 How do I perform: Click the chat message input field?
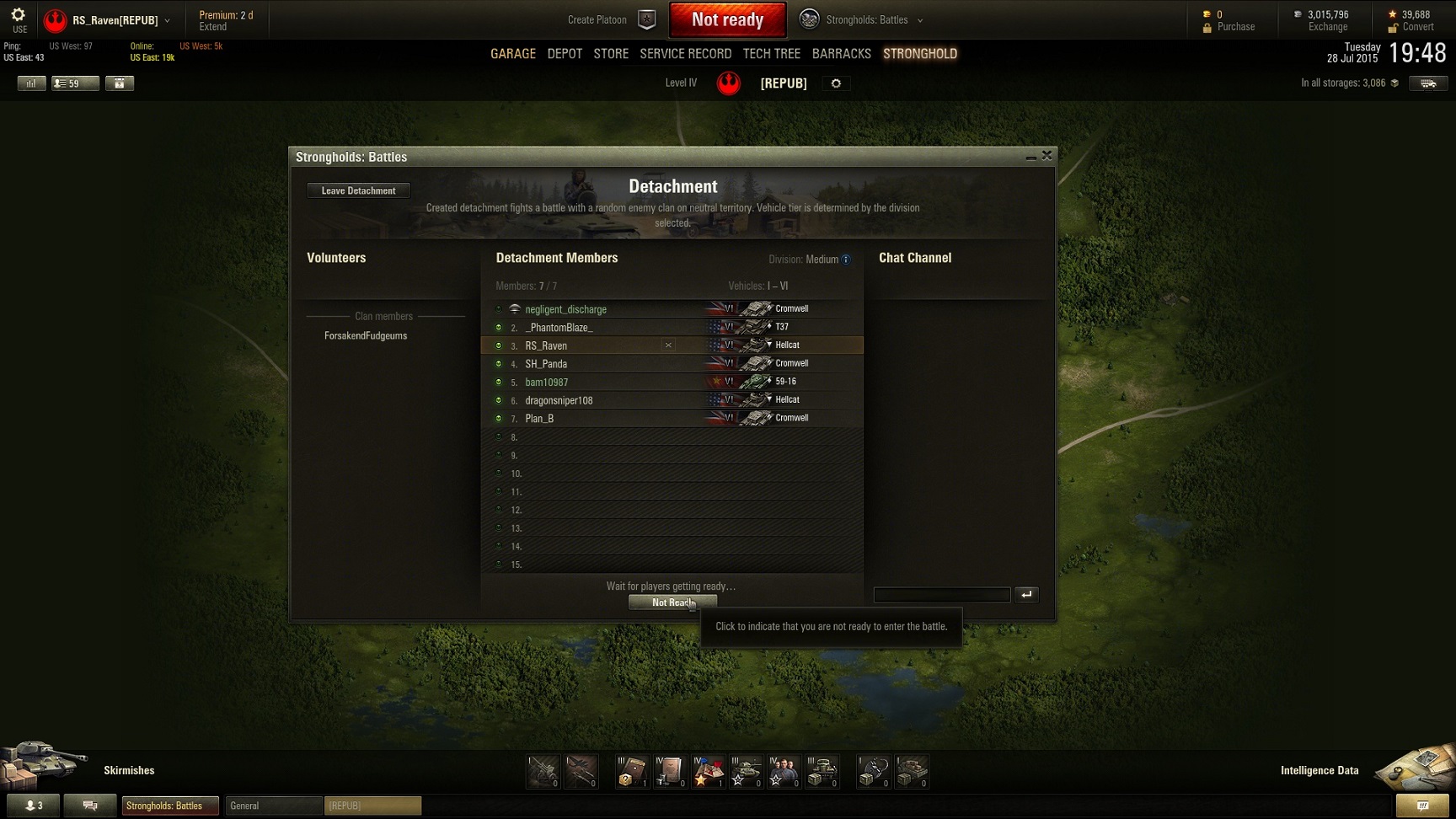pos(941,595)
